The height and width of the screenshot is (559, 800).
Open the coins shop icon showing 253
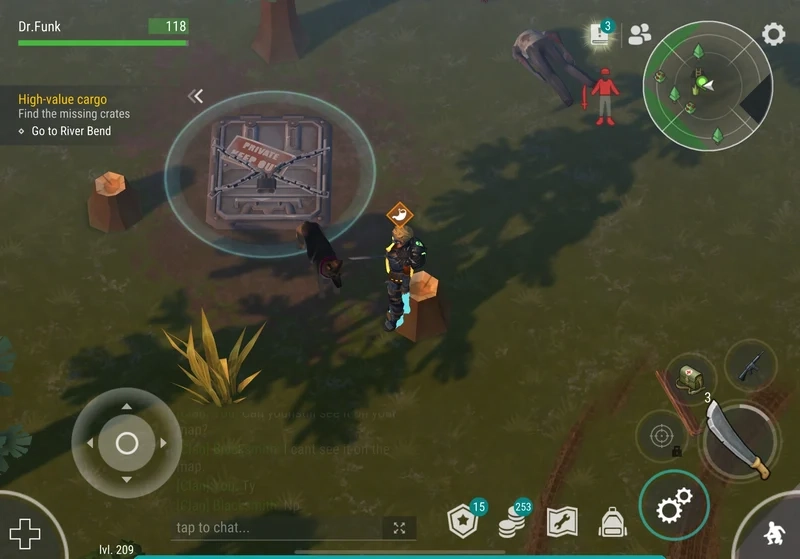(x=514, y=521)
